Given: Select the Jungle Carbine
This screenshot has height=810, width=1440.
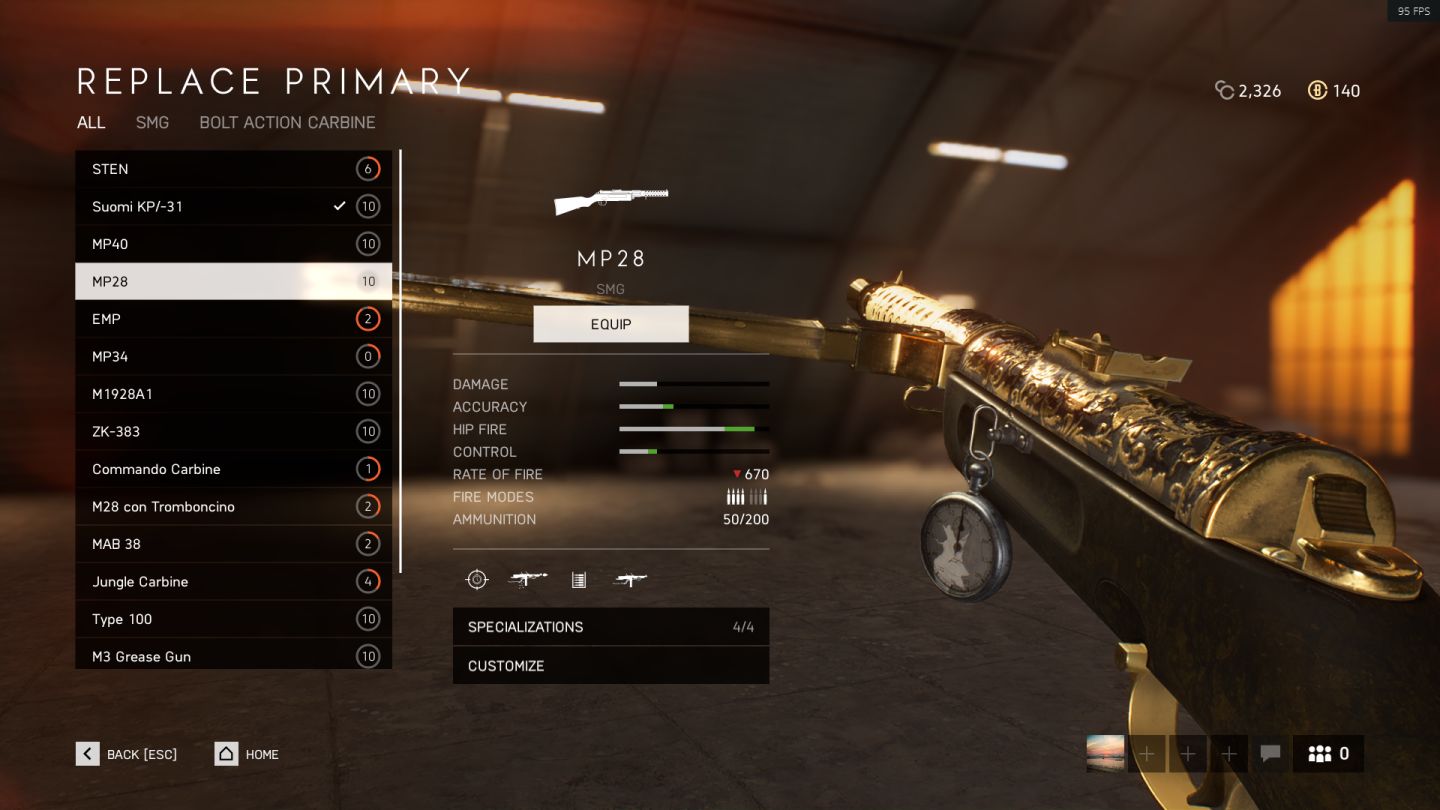Looking at the screenshot, I should [x=233, y=582].
